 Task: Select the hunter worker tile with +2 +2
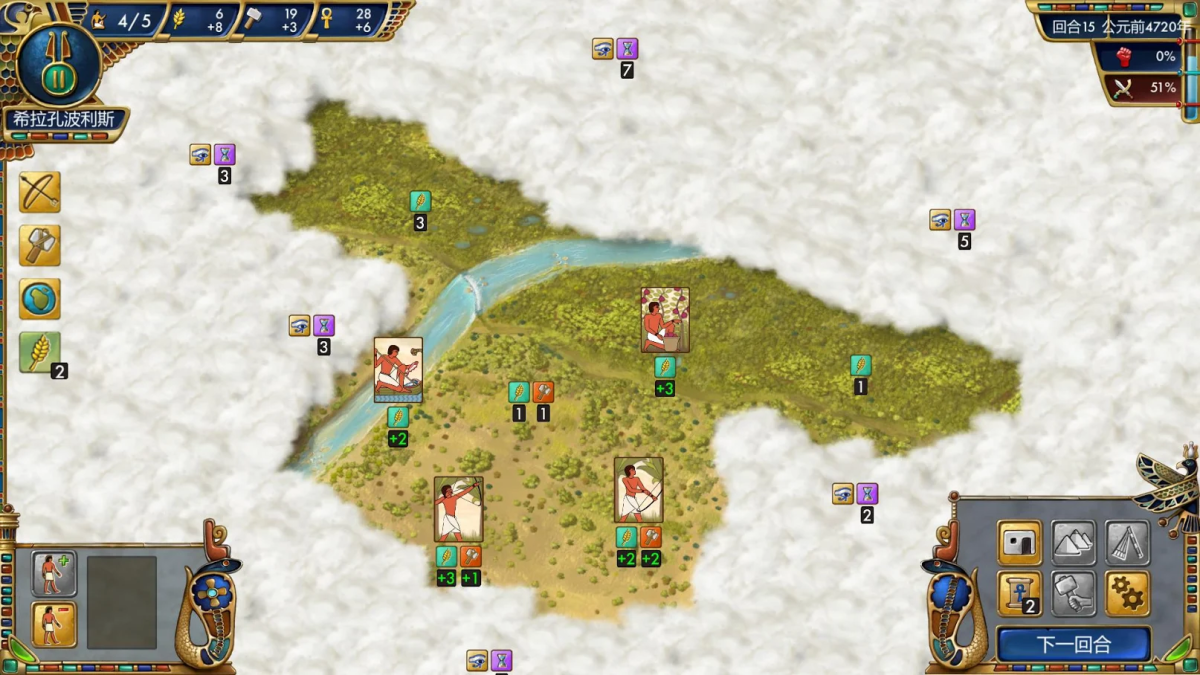click(x=638, y=490)
